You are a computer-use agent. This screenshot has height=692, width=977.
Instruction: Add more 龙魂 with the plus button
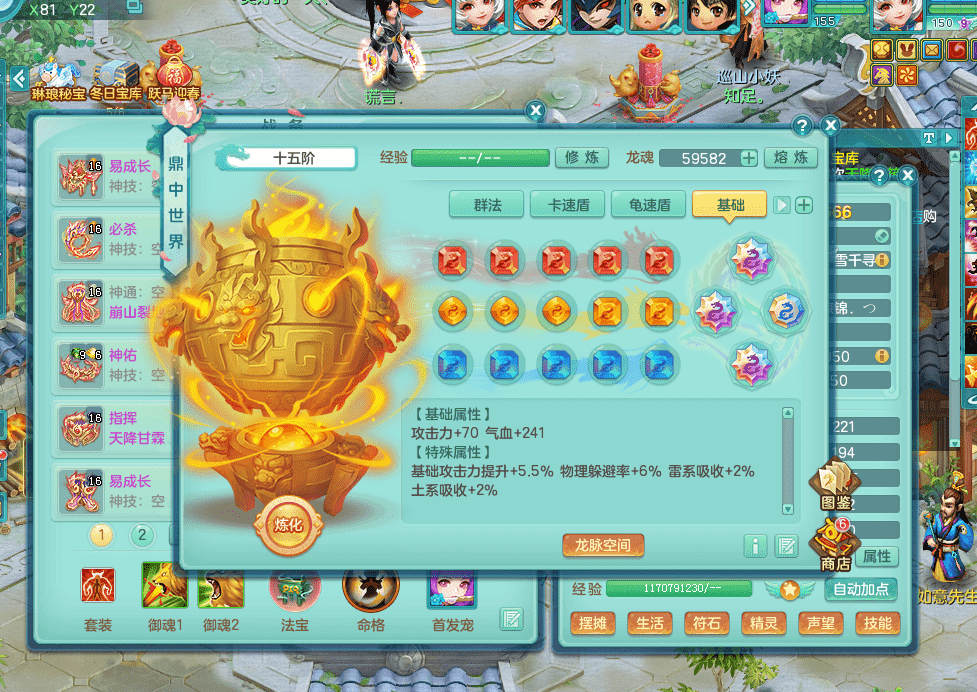point(748,158)
